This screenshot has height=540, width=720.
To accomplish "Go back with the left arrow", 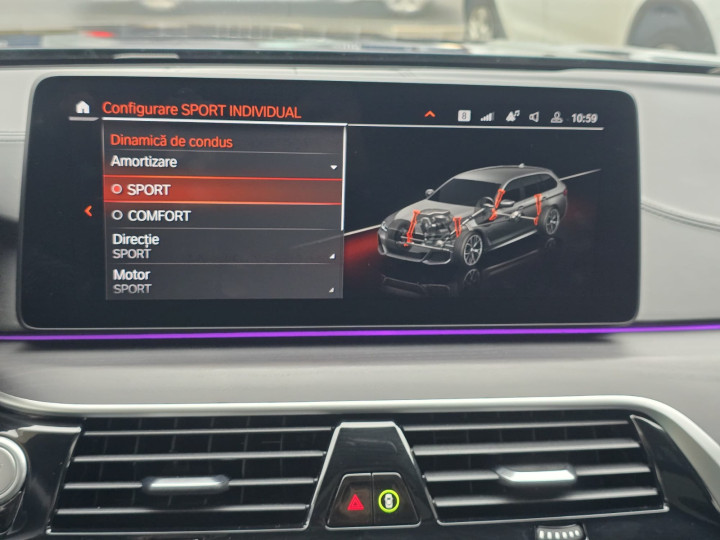I will pos(88,211).
